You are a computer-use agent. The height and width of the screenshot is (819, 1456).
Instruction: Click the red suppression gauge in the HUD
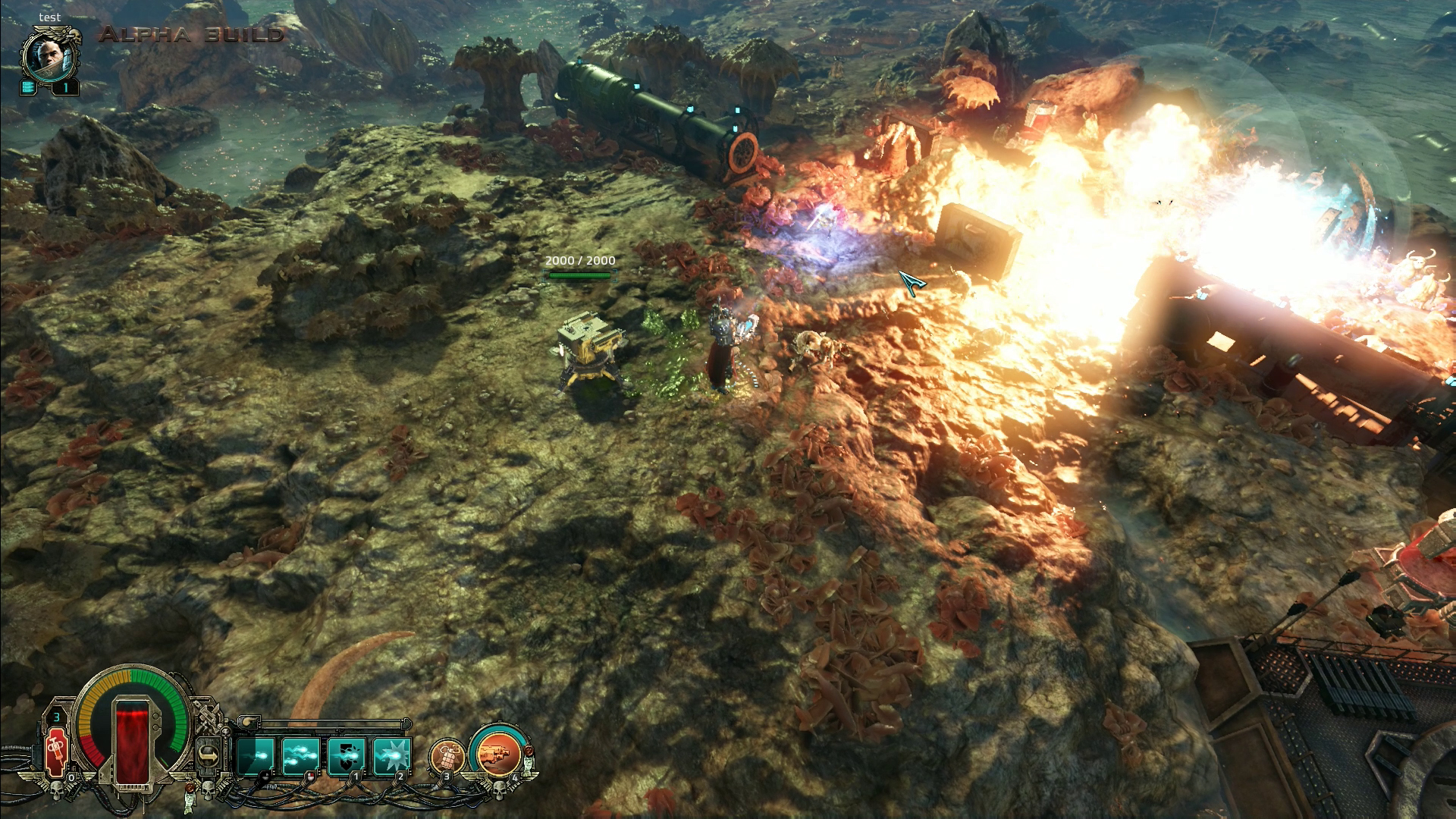pos(132,745)
